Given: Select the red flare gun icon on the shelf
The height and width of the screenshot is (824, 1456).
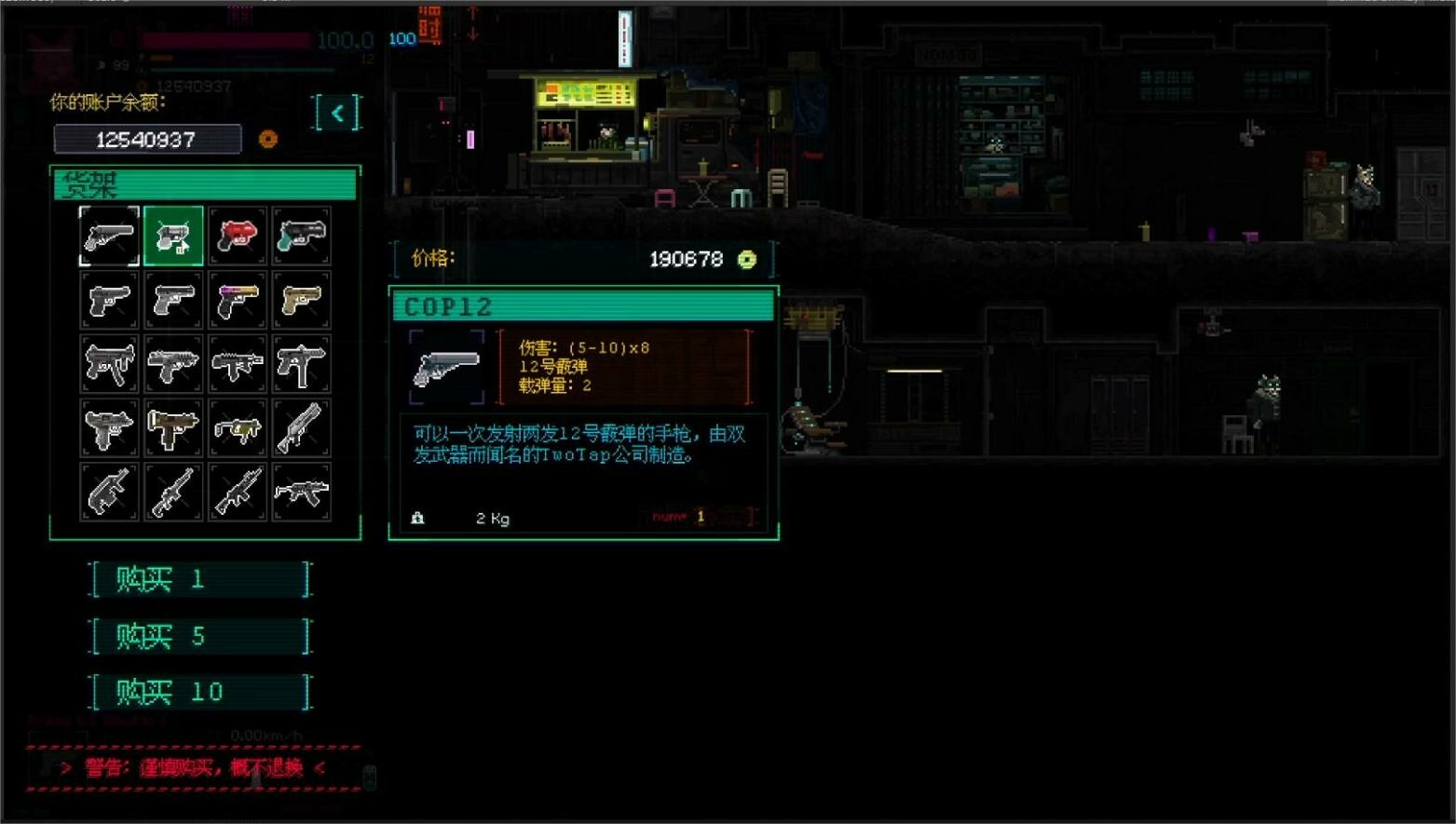Looking at the screenshot, I should click(x=238, y=237).
